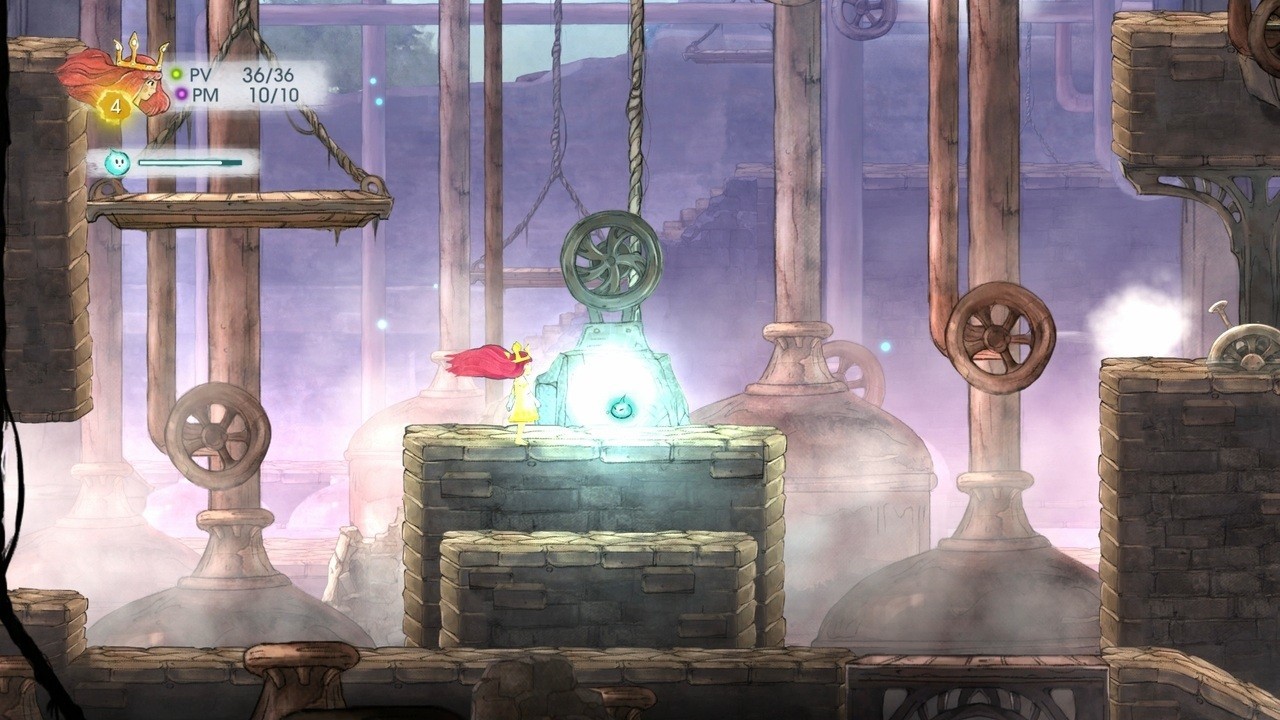Viewport: 1280px width, 720px height.
Task: Click the PM label text
Action: (205, 93)
